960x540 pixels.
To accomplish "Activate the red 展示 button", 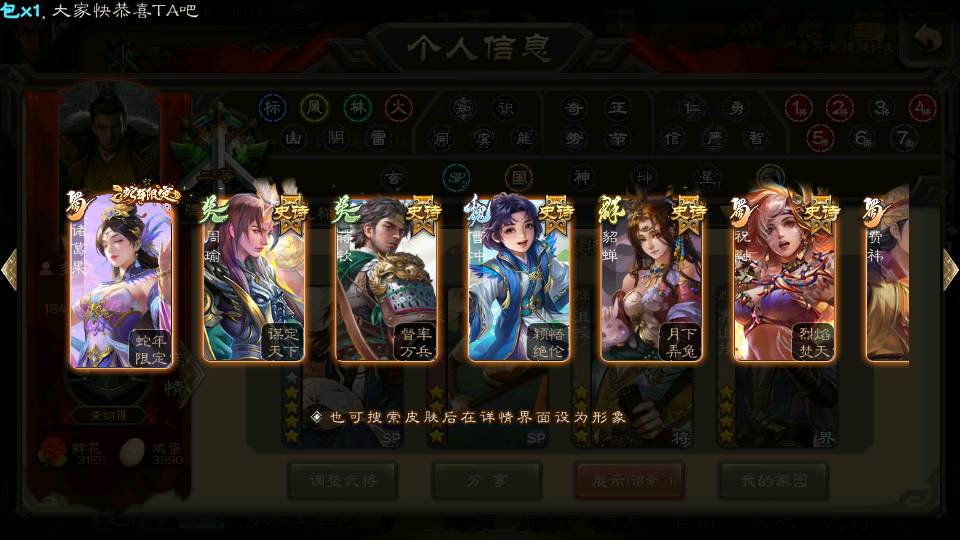I will click(629, 480).
